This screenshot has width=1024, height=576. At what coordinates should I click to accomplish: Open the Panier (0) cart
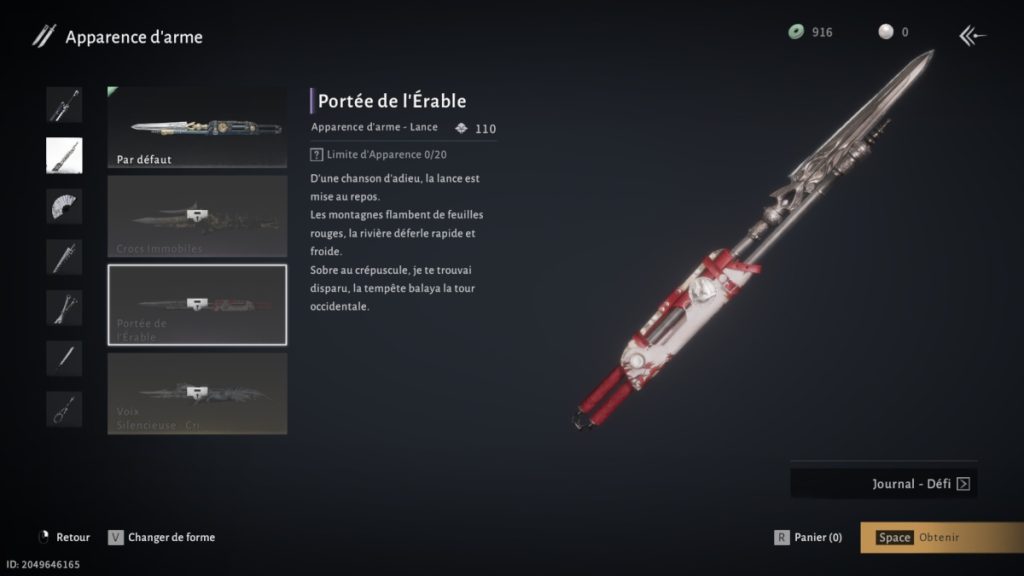point(808,537)
